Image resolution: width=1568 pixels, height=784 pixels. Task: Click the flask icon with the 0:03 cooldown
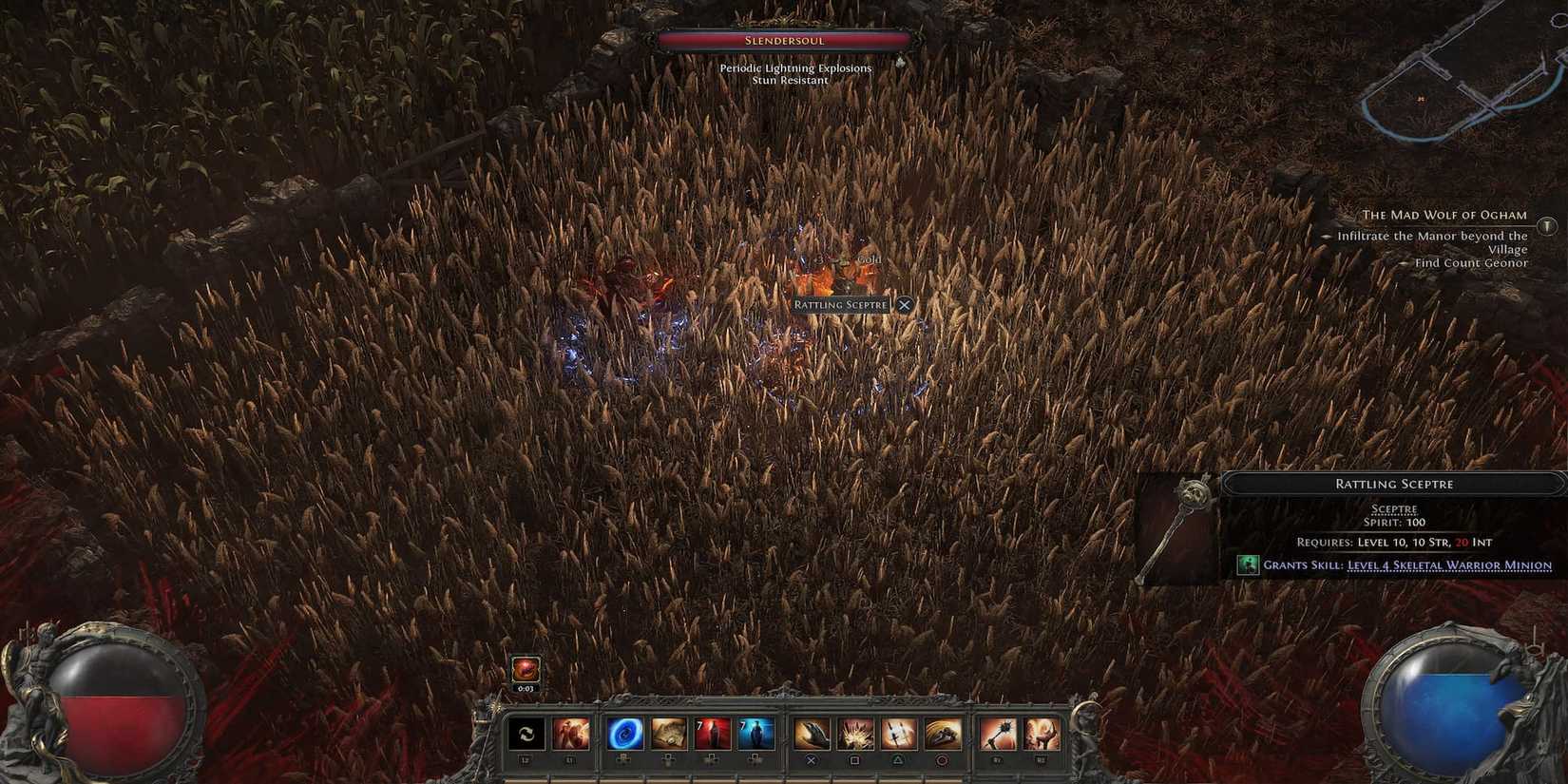point(526,669)
